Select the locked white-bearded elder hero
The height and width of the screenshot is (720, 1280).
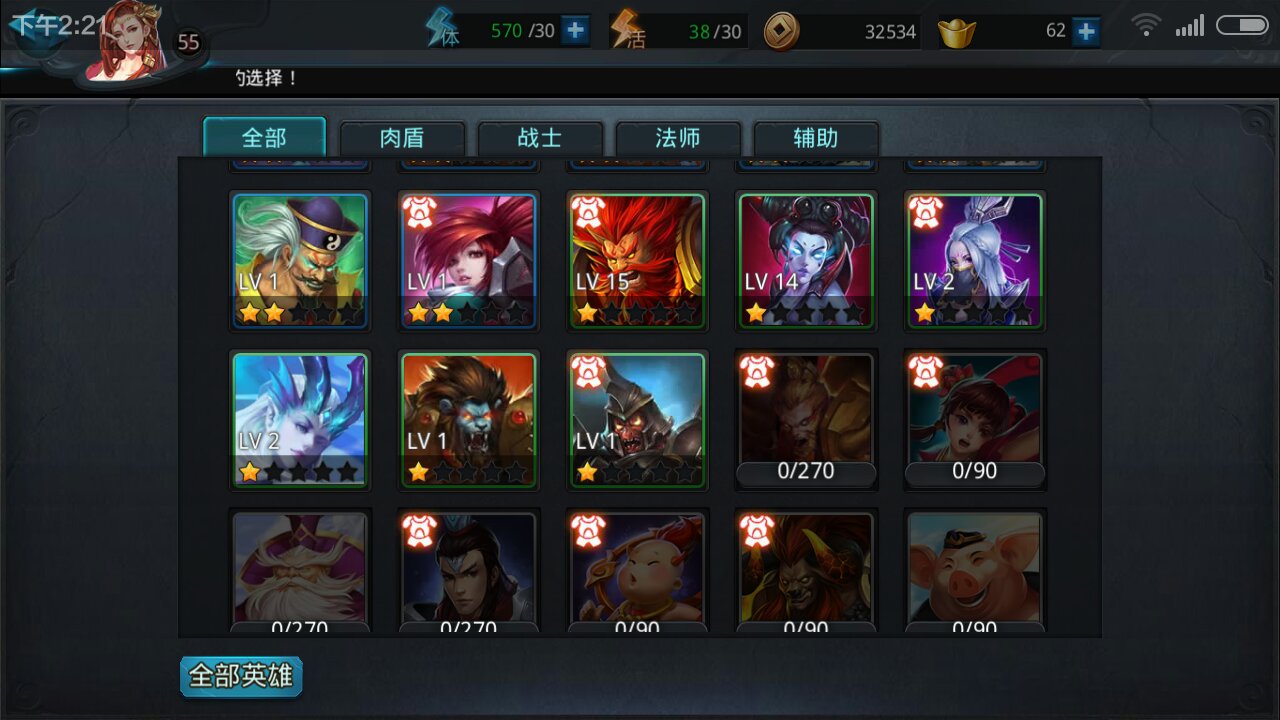[300, 572]
